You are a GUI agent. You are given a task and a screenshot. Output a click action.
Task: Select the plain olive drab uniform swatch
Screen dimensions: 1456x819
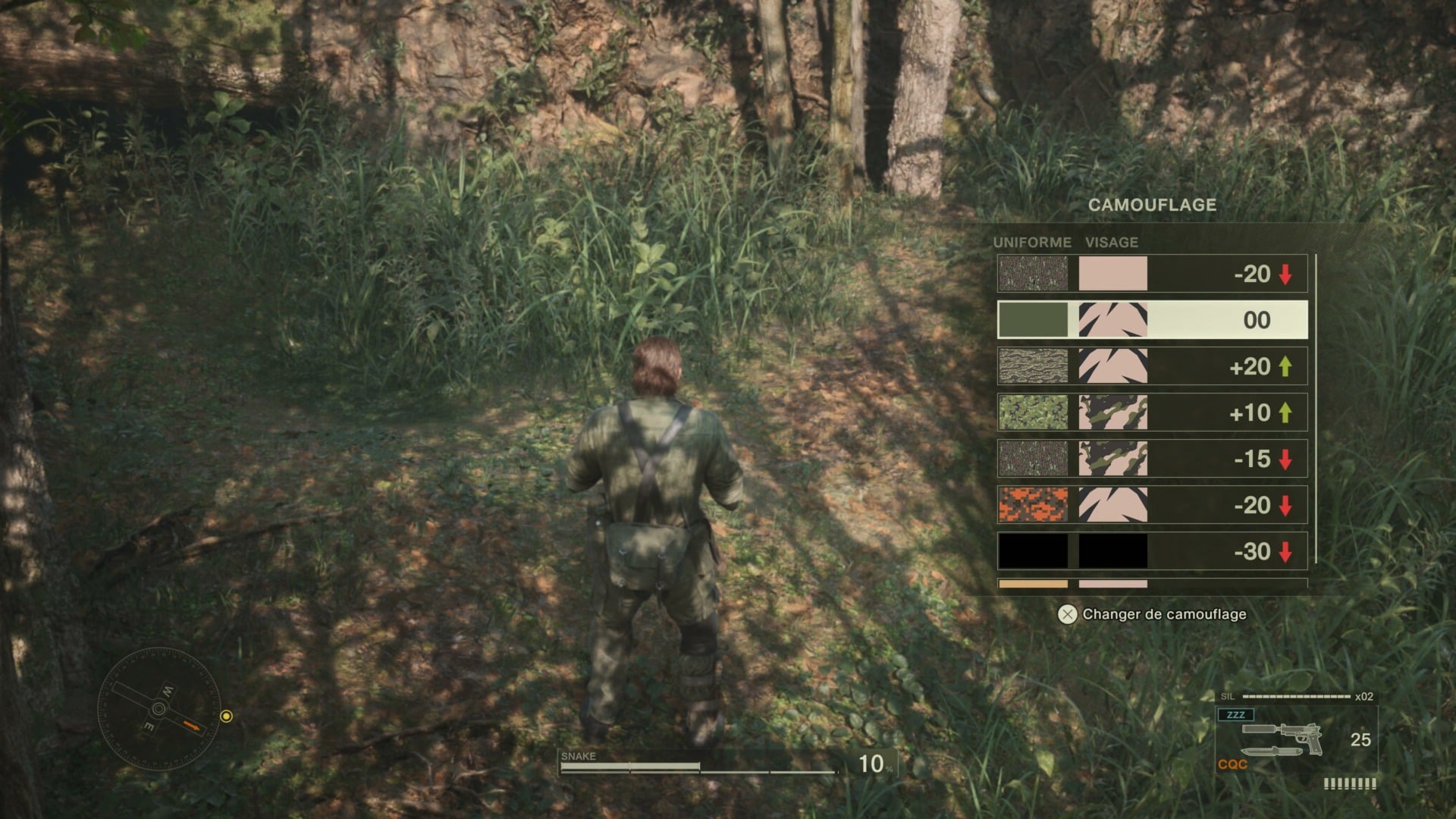click(x=1034, y=319)
